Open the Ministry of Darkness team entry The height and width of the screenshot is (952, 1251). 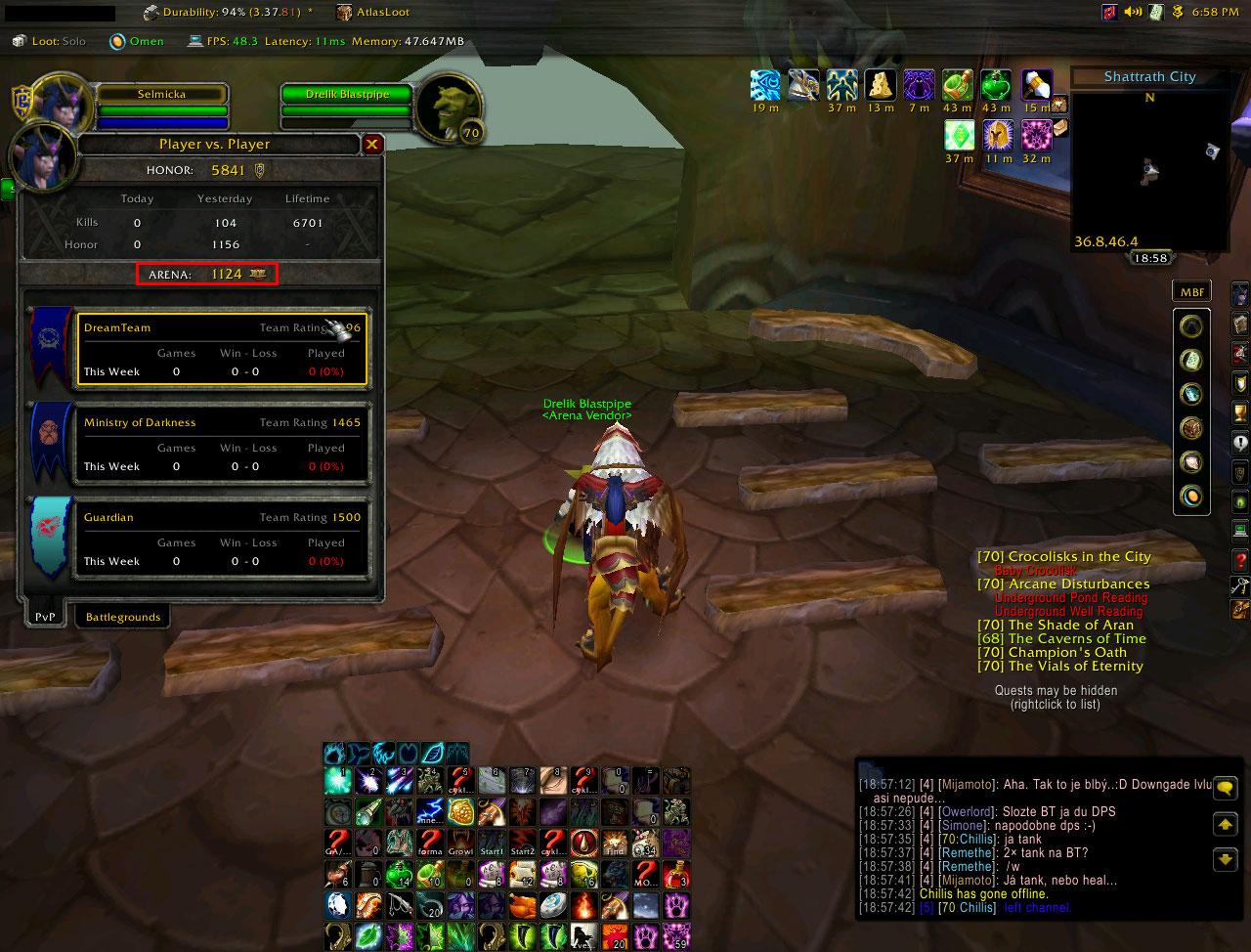pyautogui.click(x=222, y=444)
